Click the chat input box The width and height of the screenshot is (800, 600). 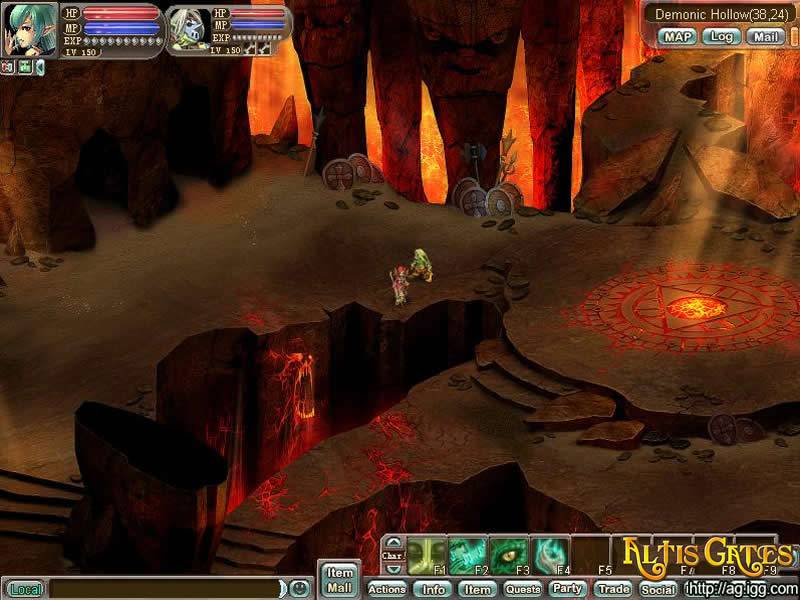[x=165, y=589]
